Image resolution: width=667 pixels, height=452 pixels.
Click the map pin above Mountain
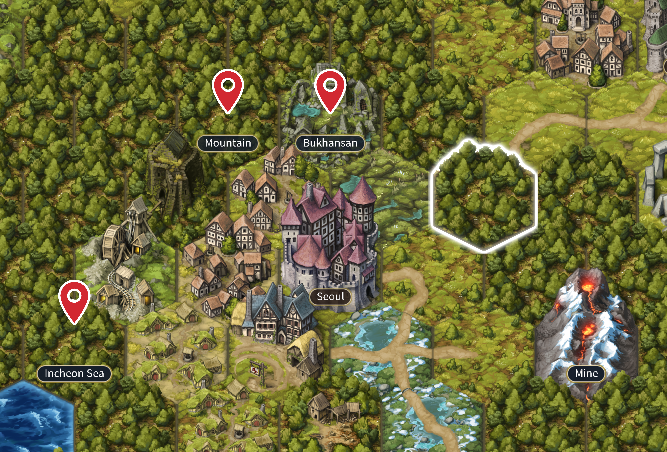(x=228, y=91)
